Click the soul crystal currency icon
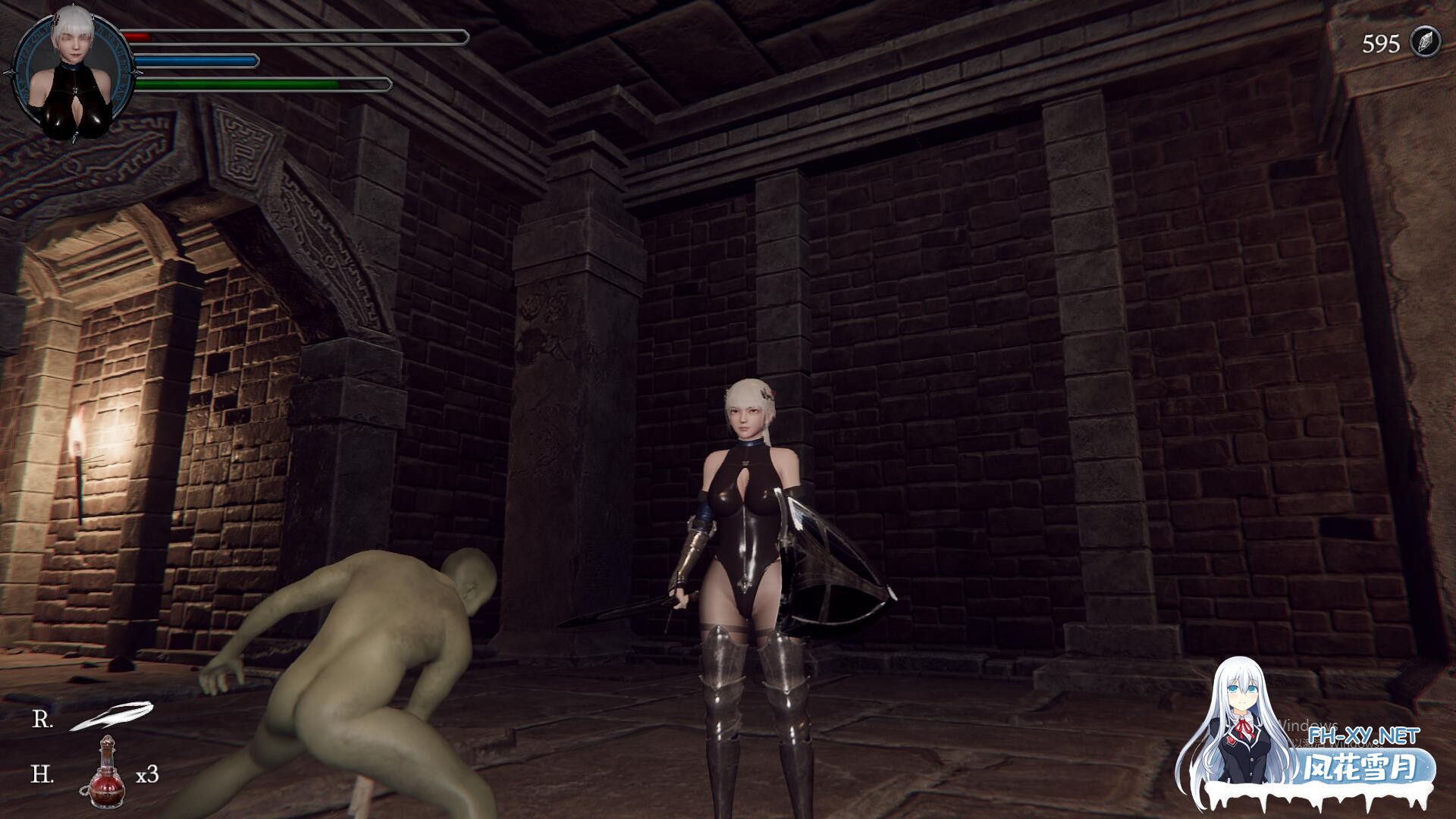The height and width of the screenshot is (819, 1456). [x=1423, y=42]
